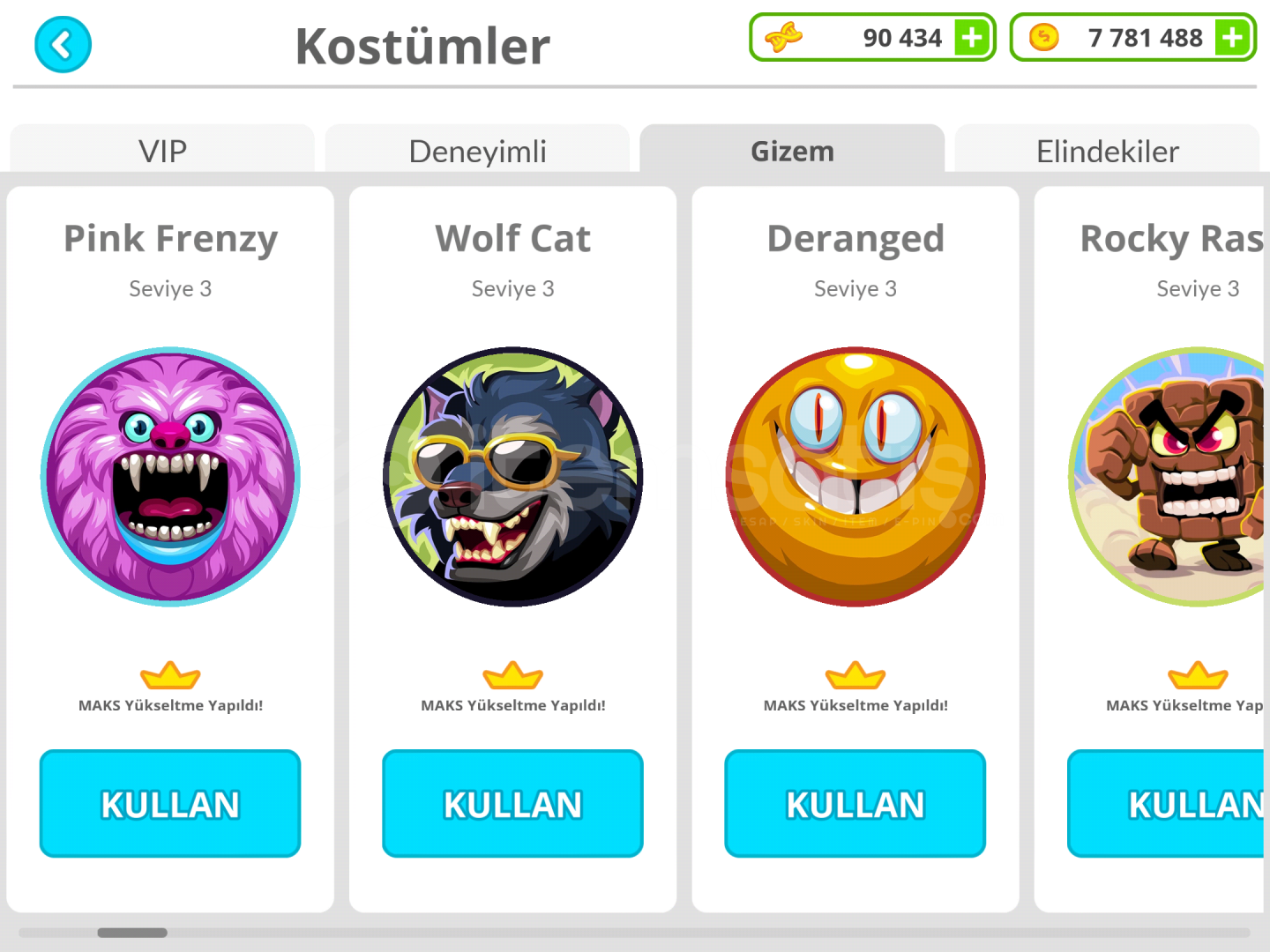
Task: Tap the gold coin currency icon
Action: coord(1043,37)
